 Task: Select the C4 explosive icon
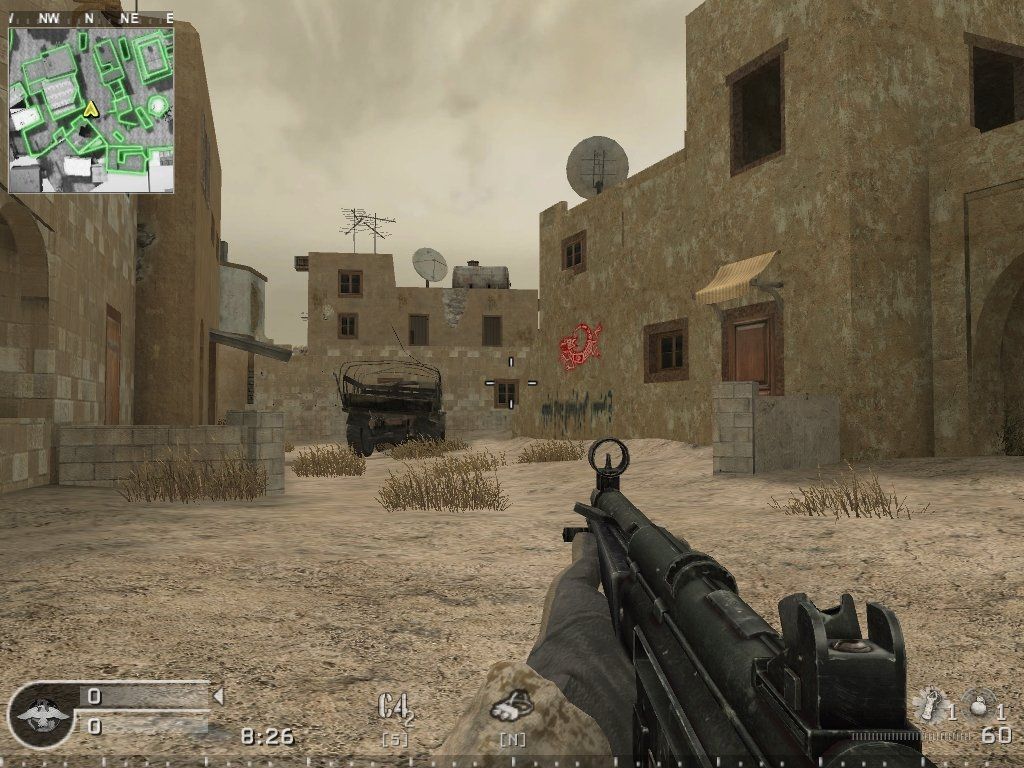pos(394,707)
